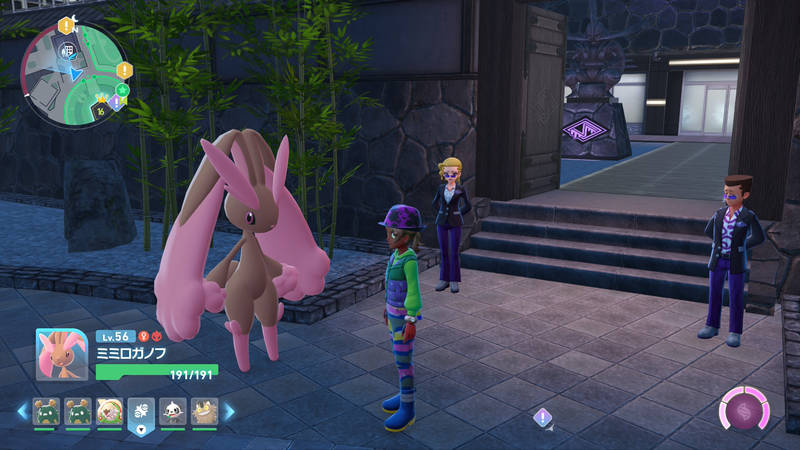Screen dimensions: 800x450
Task: Choose the pink round Pokémon party slot
Action: point(110,411)
